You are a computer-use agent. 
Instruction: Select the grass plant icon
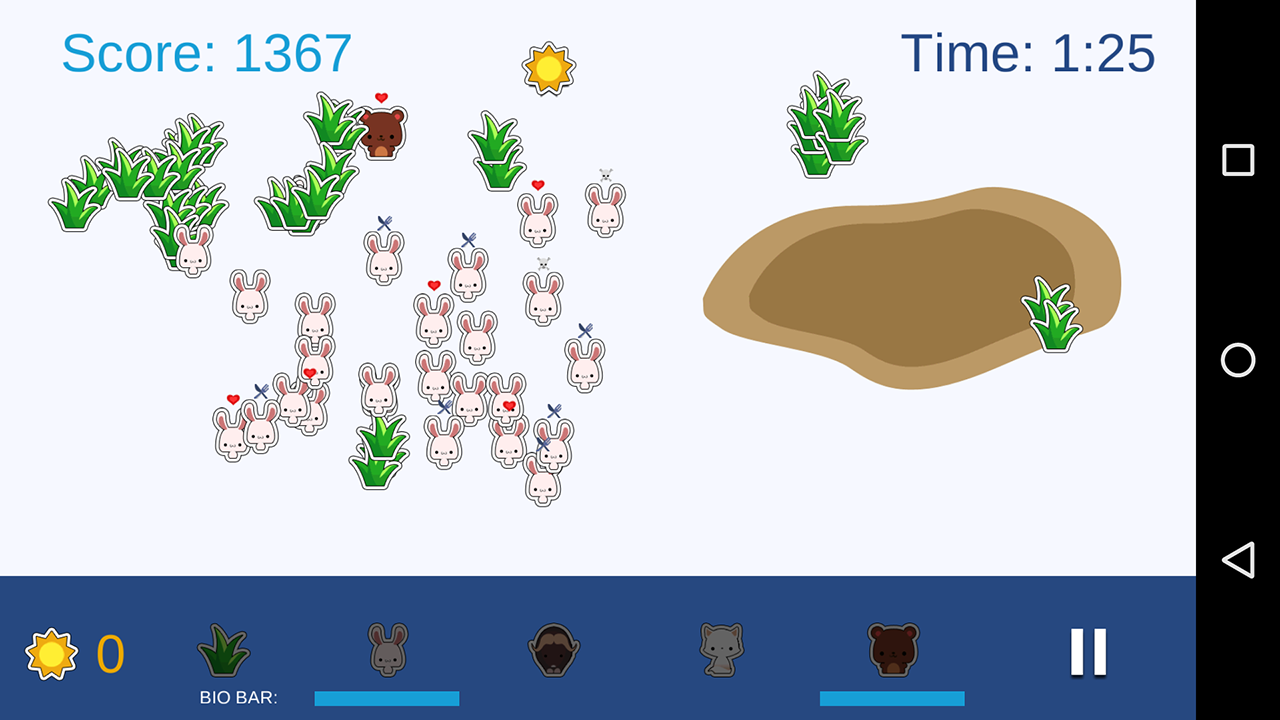coord(223,650)
